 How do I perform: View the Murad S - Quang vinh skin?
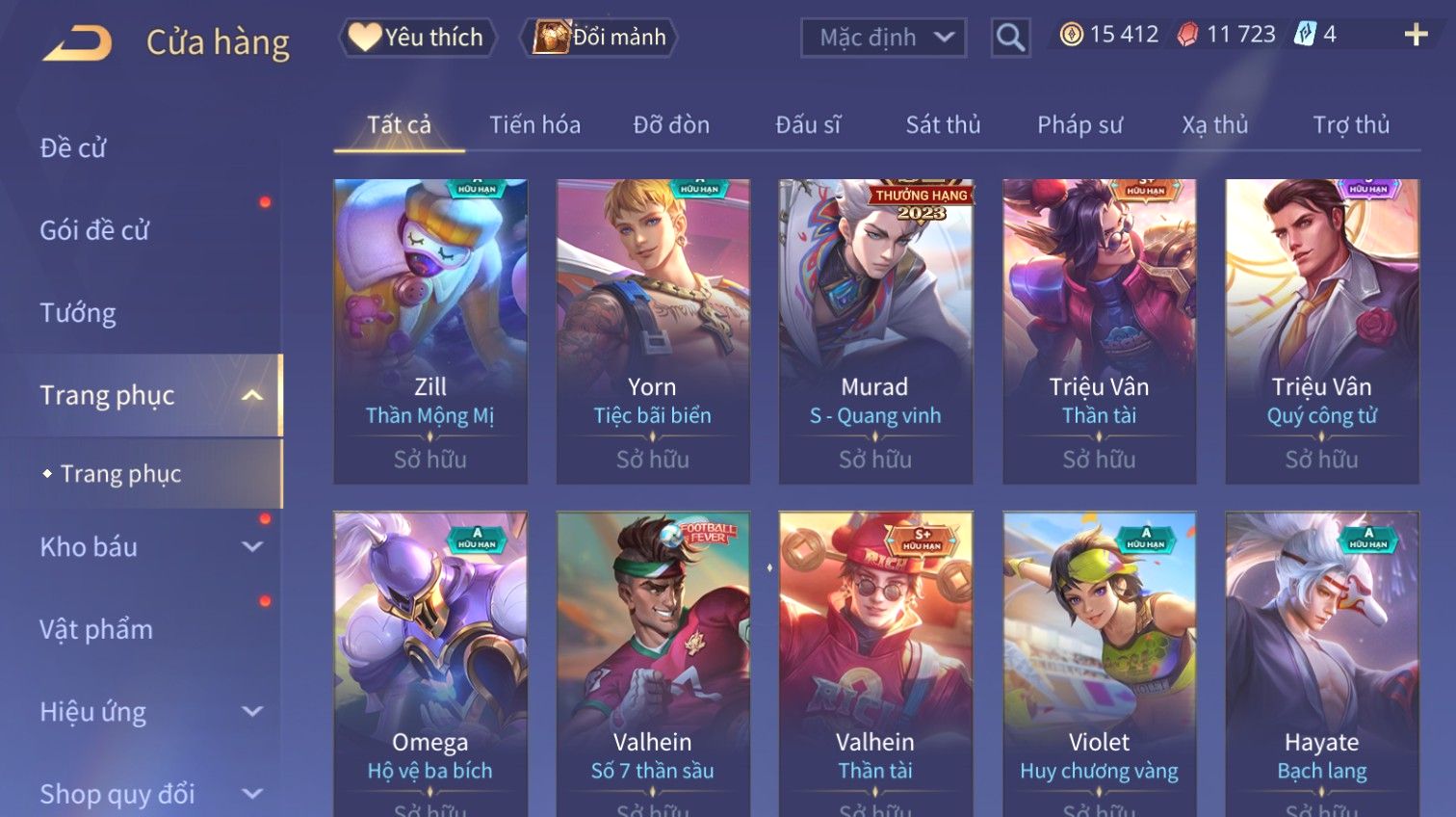[875, 330]
